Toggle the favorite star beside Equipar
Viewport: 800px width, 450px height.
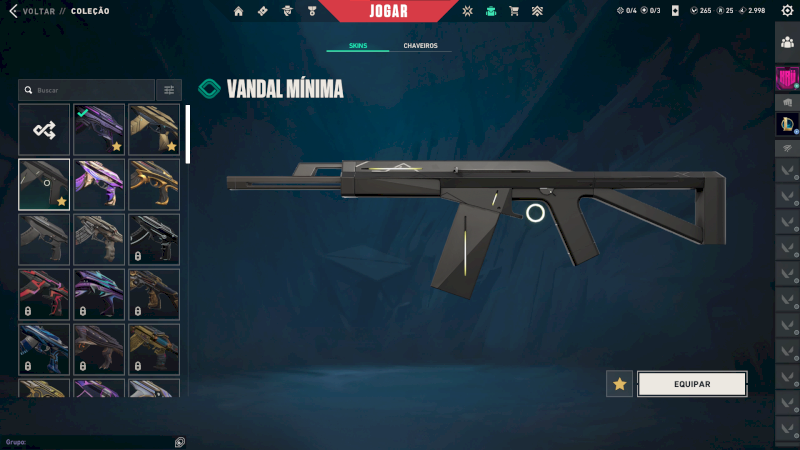coord(619,384)
